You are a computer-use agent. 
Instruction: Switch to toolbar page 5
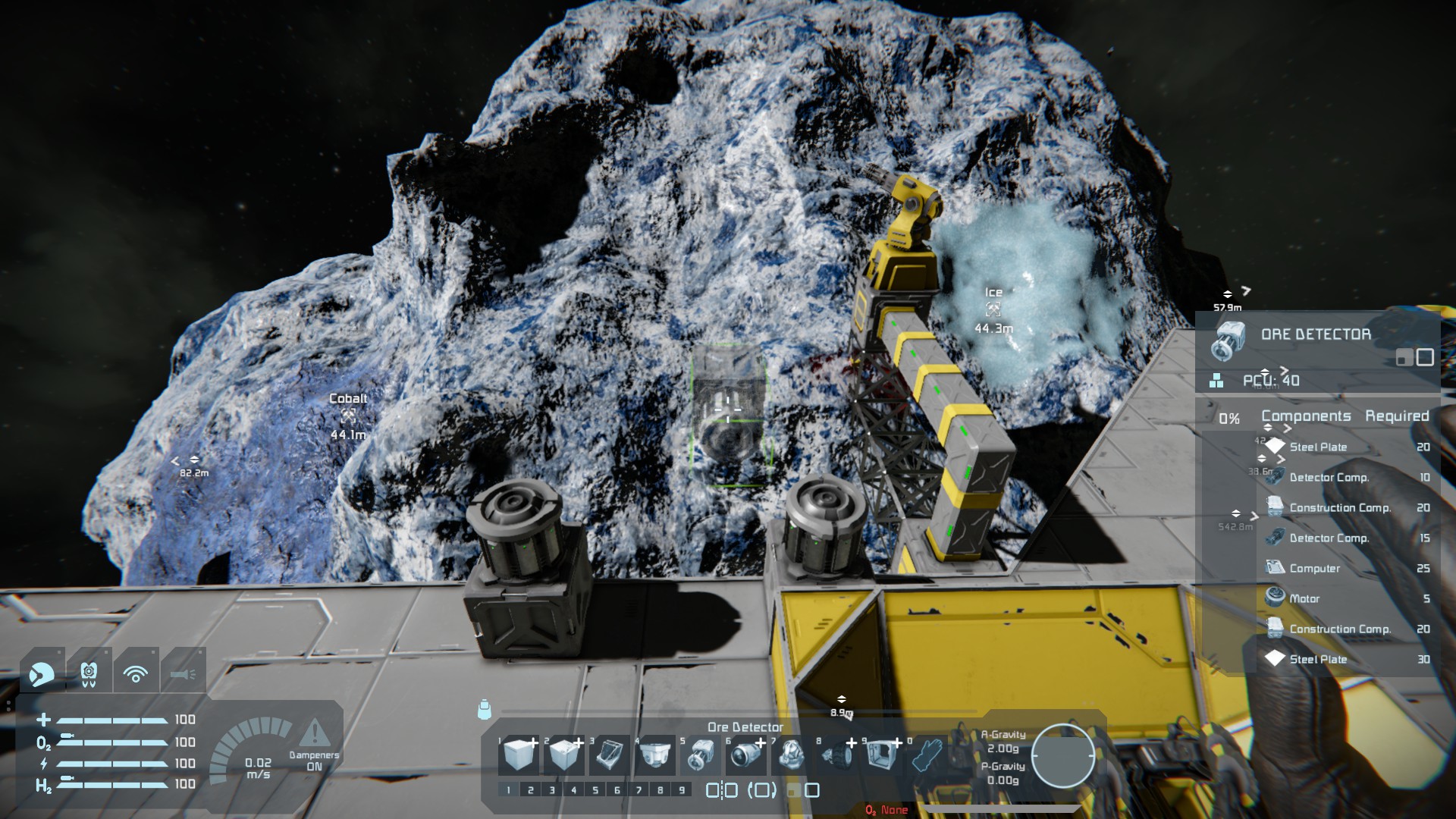point(595,790)
